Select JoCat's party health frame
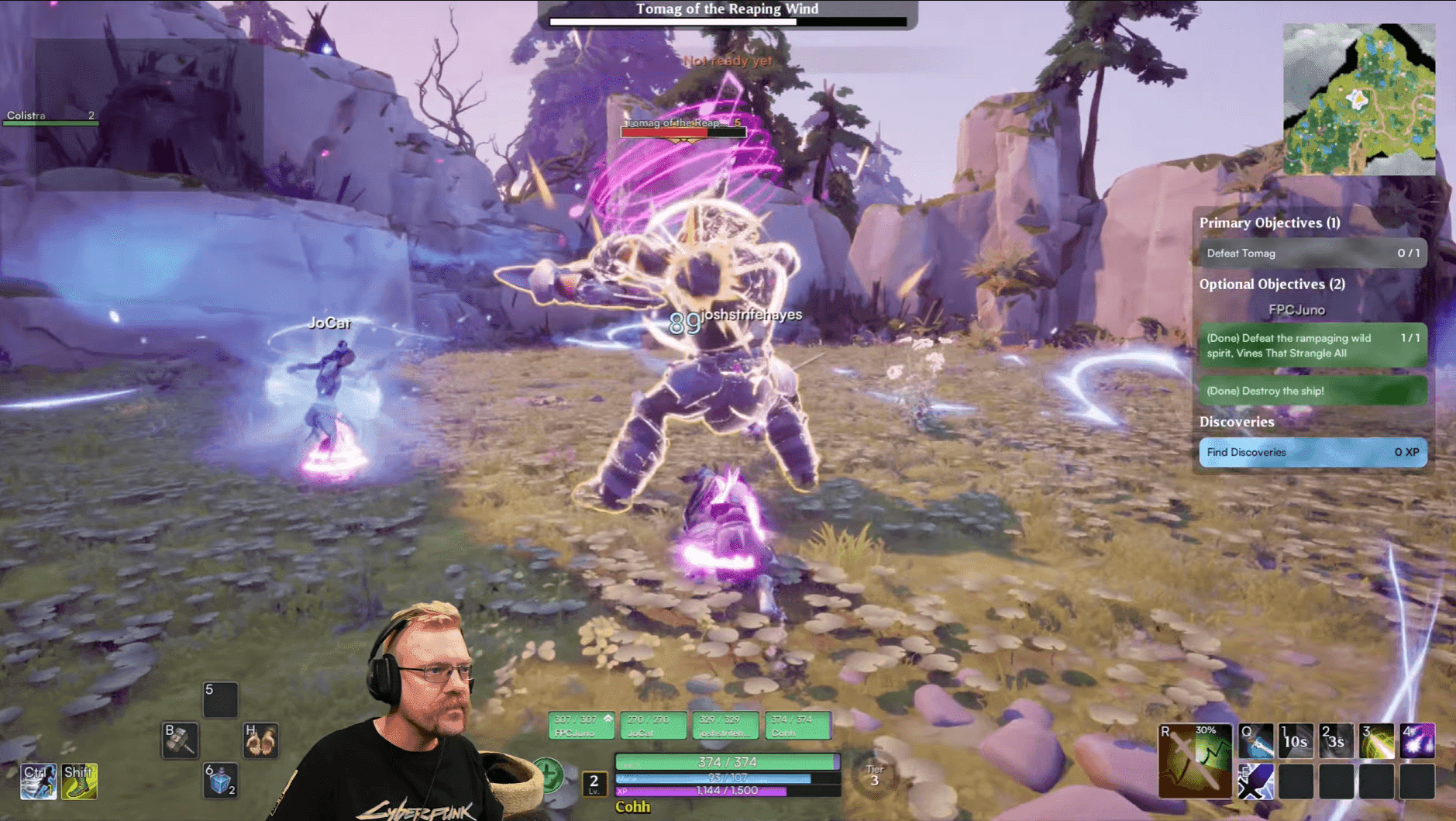The image size is (1456, 821). [652, 726]
